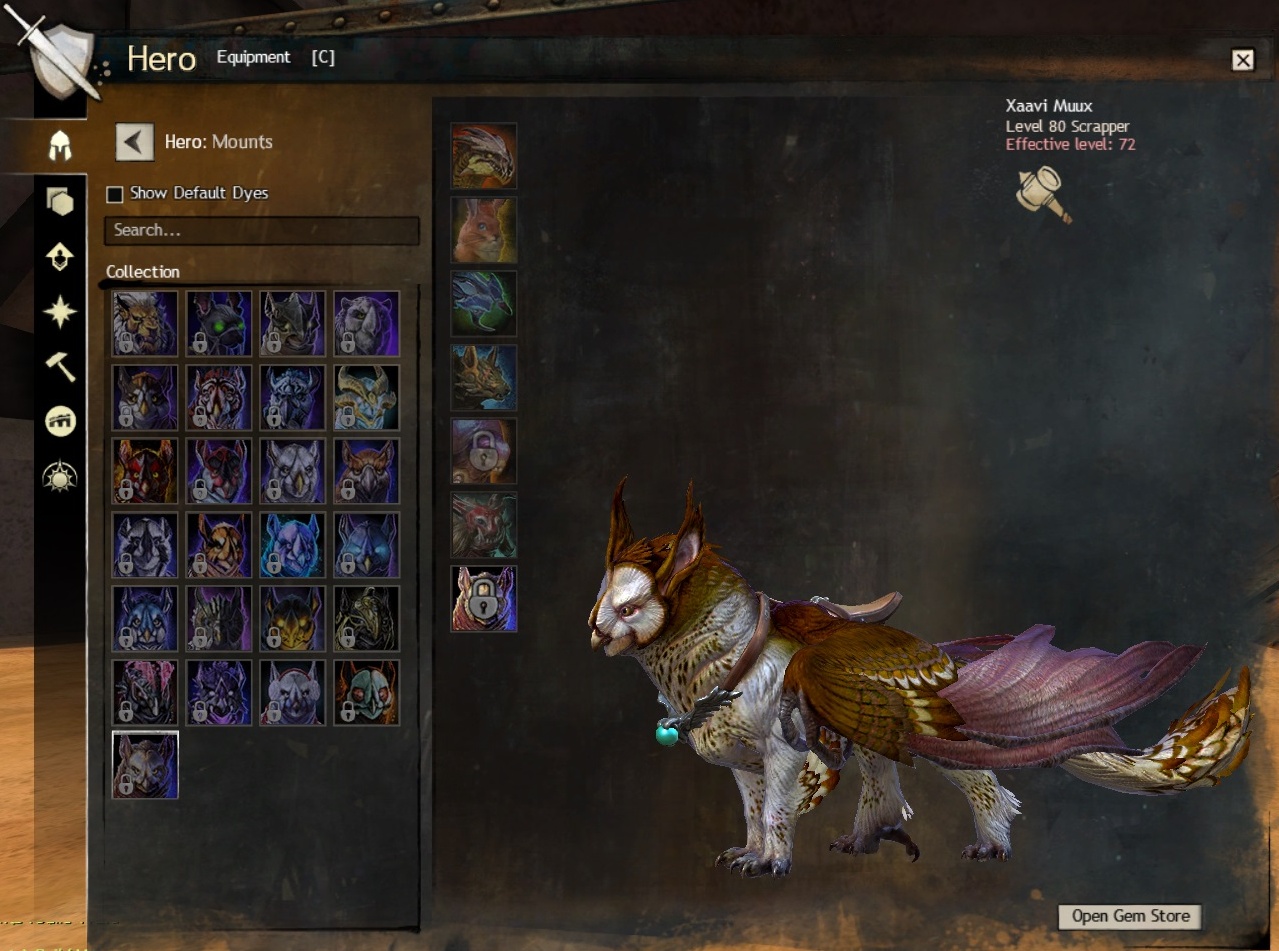Open the round arch icon tab
This screenshot has width=1279, height=951.
click(60, 422)
